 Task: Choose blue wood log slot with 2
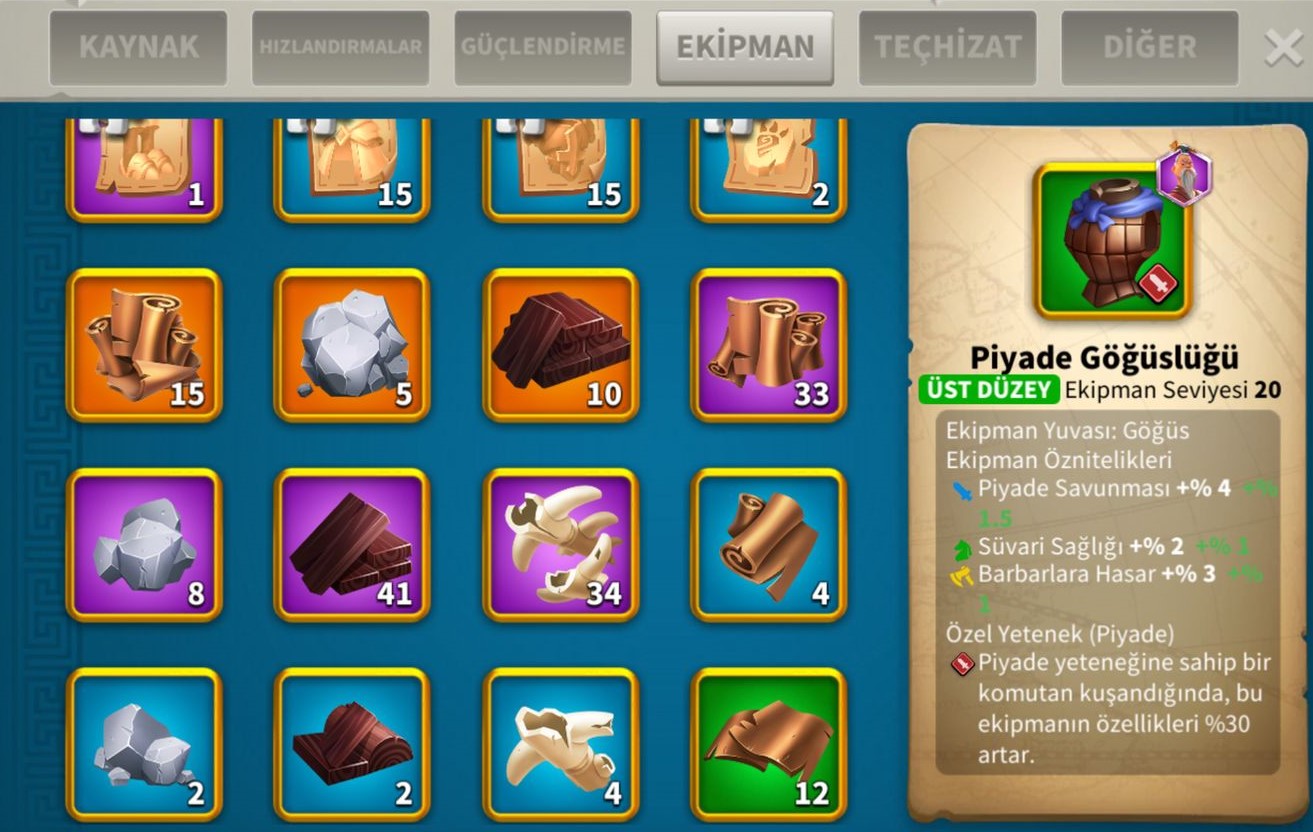click(x=352, y=744)
